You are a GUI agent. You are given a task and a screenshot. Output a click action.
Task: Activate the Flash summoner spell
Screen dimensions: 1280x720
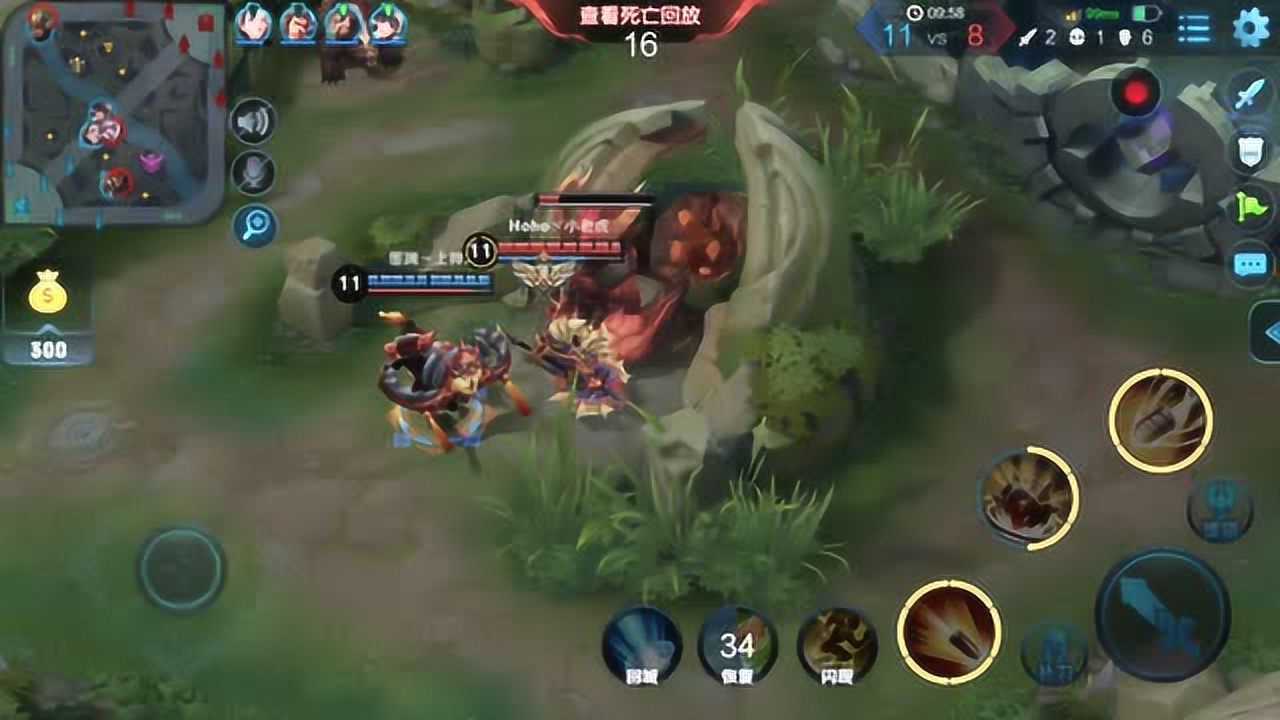837,647
